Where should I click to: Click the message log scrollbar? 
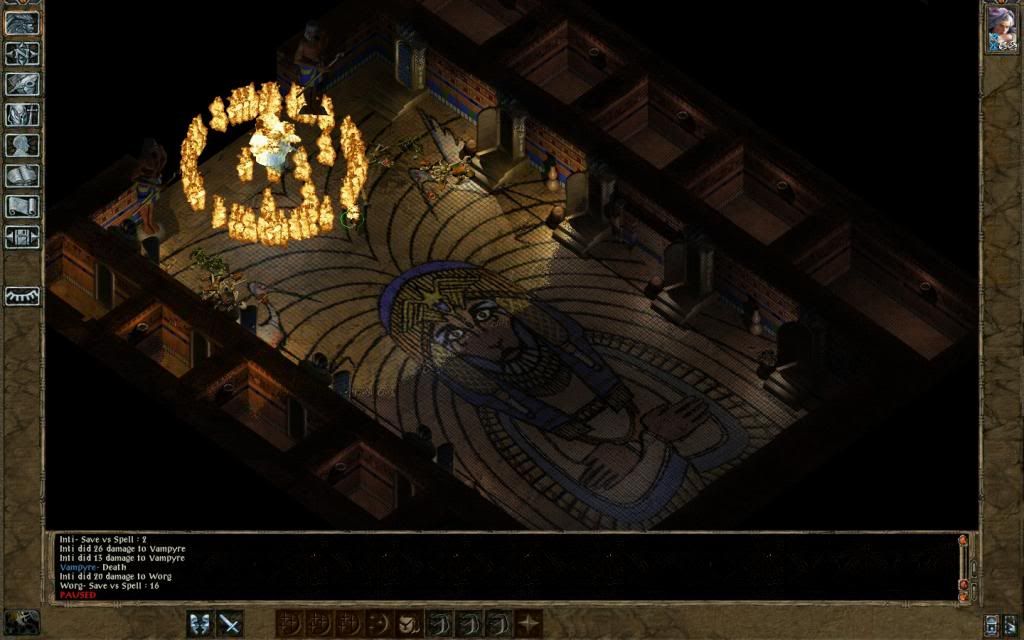[963, 566]
